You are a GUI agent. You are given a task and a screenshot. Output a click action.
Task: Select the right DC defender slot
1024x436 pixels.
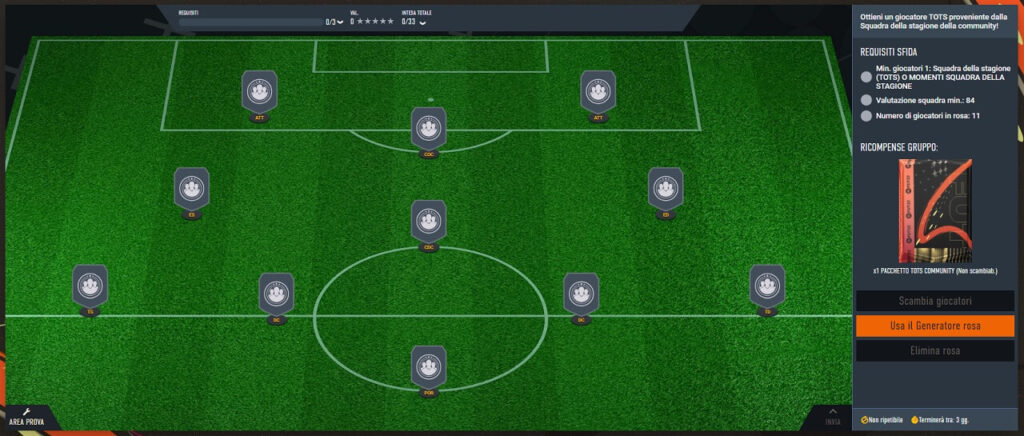point(580,294)
